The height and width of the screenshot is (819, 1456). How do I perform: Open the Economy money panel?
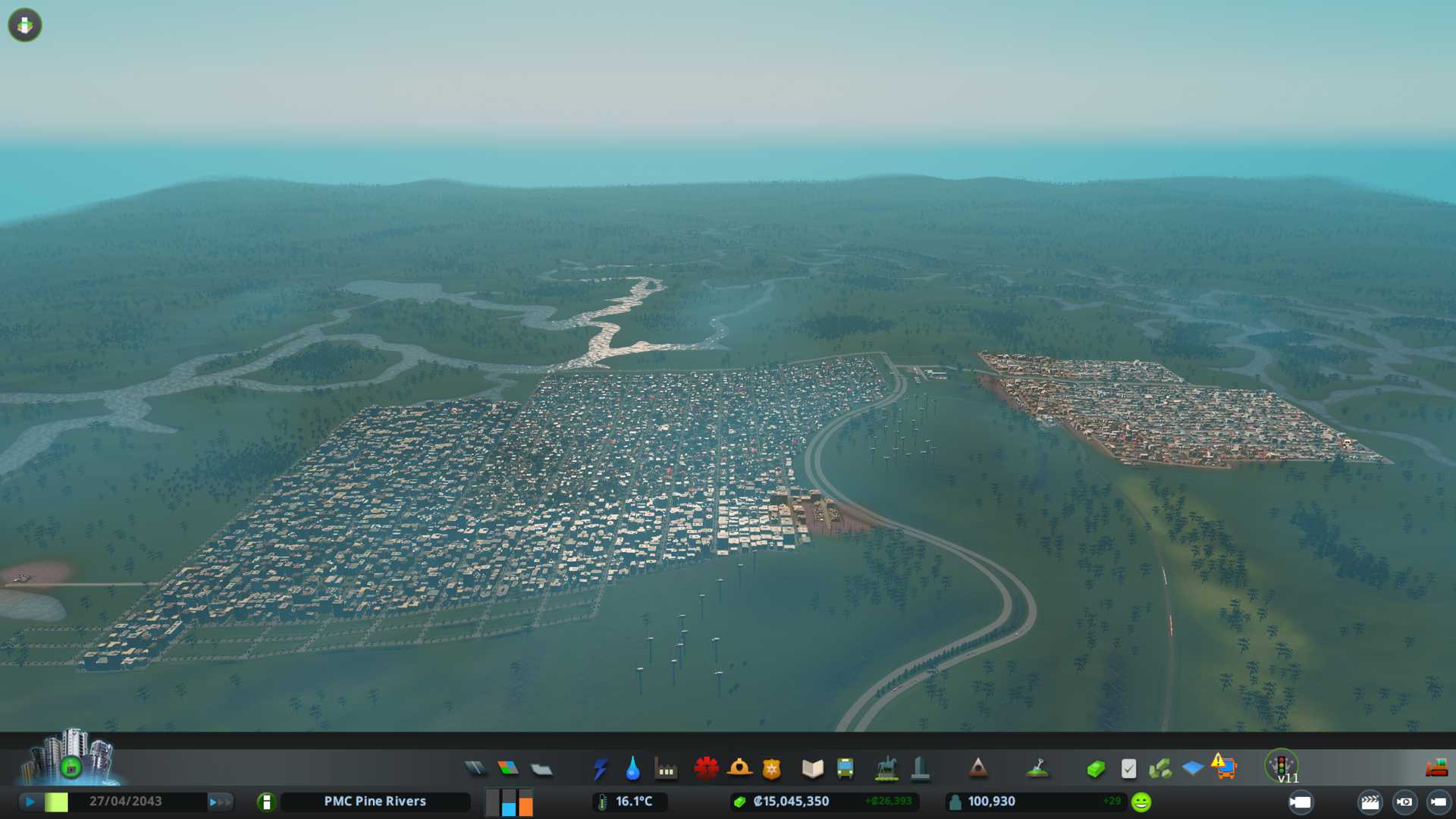(x=1095, y=769)
